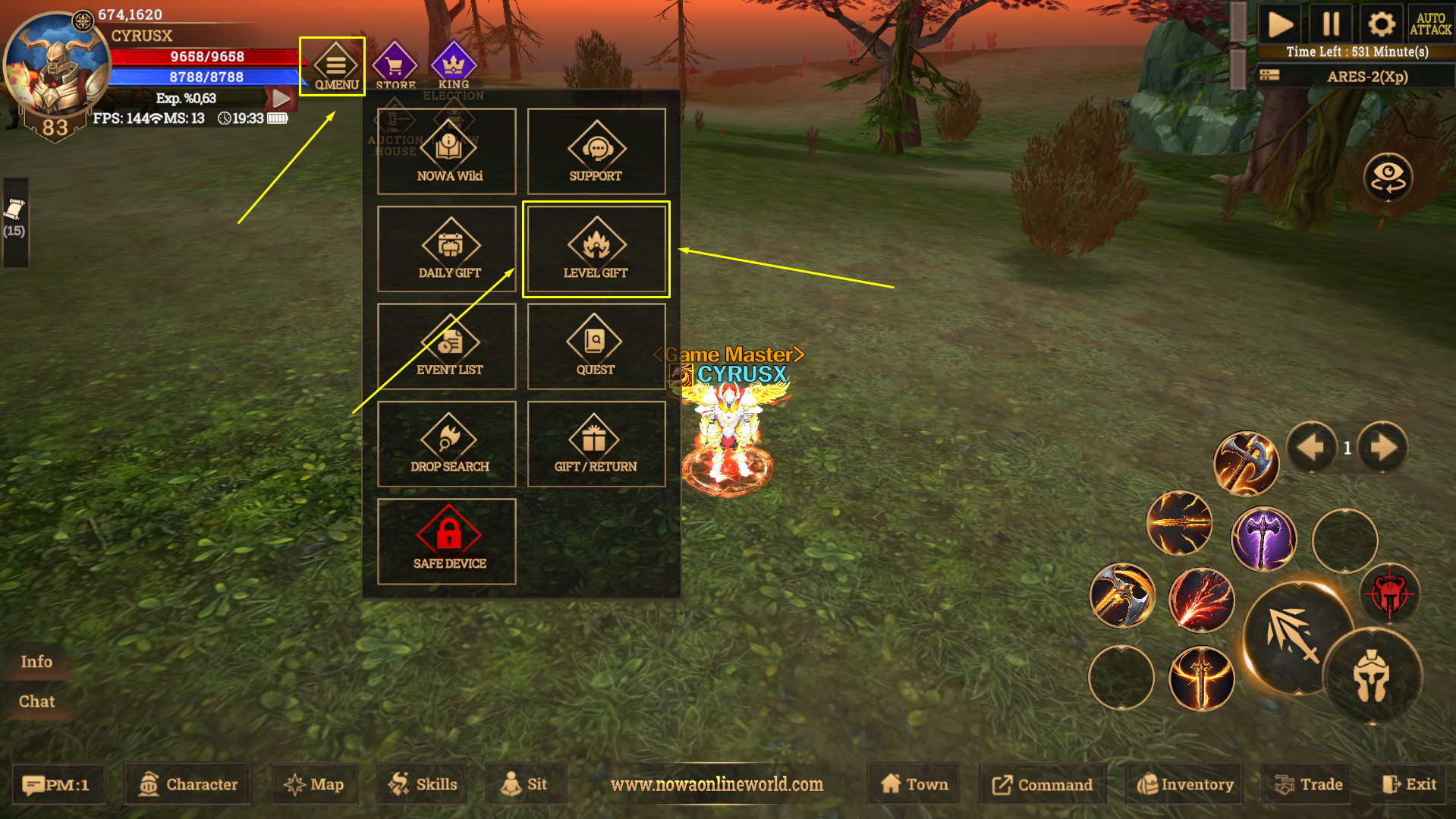1456x819 pixels.
Task: Choose Drop Search option
Action: [447, 443]
